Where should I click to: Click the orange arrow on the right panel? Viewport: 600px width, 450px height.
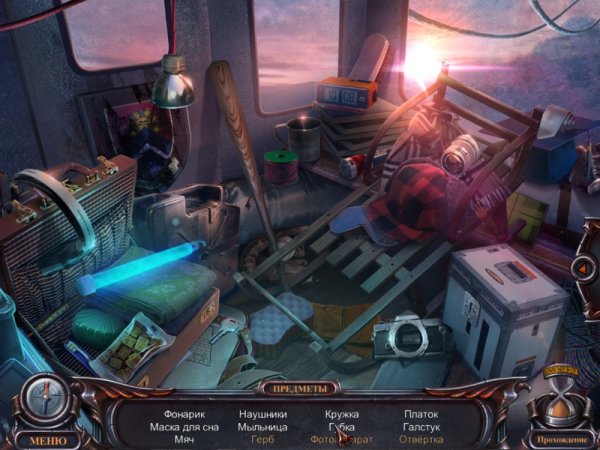[581, 268]
